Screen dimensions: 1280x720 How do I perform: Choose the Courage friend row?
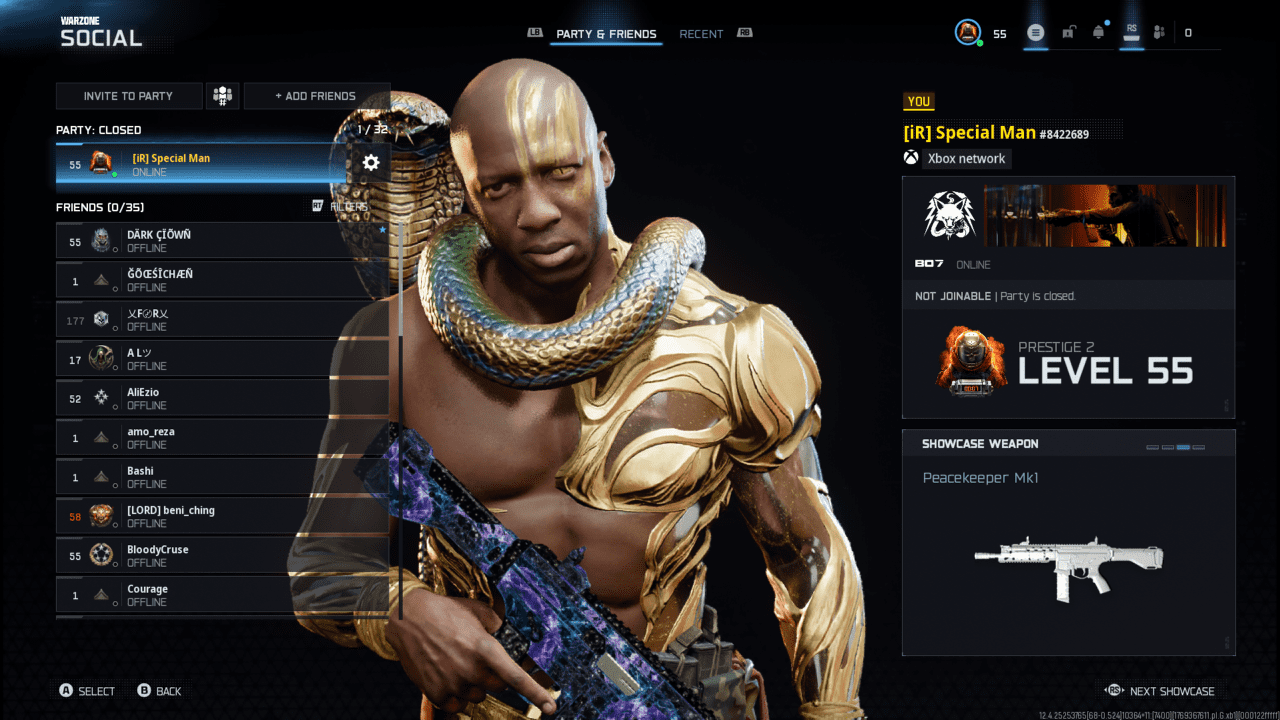(x=222, y=595)
